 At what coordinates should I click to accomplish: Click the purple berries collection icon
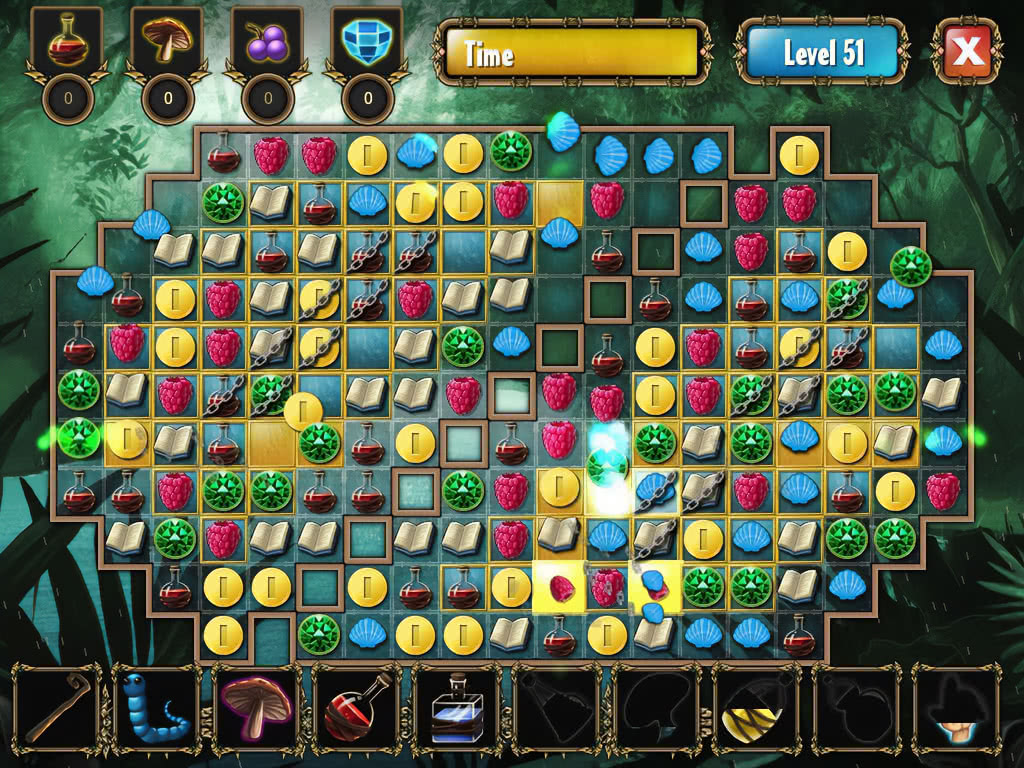point(266,42)
